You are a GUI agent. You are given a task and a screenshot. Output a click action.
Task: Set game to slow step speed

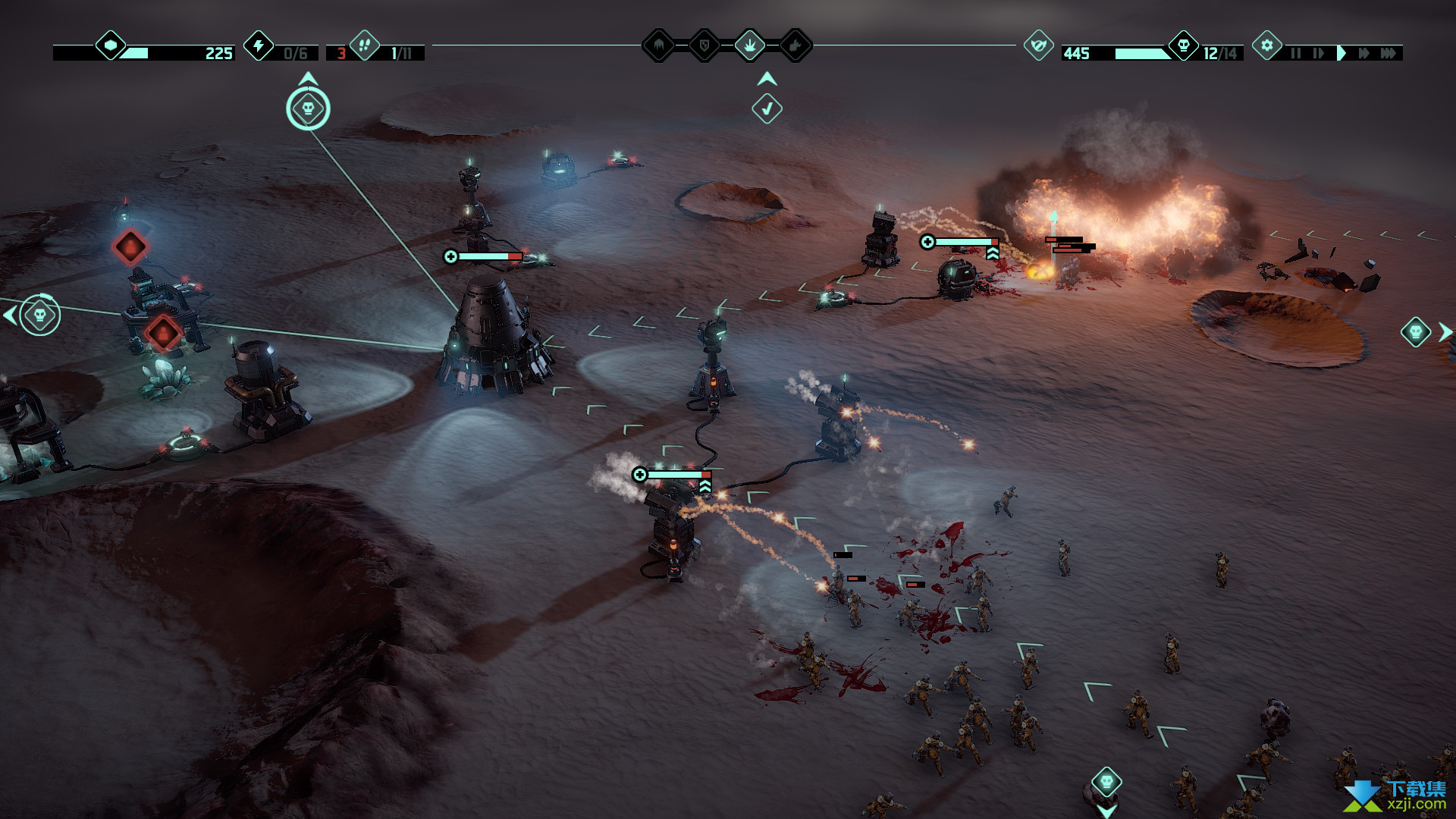1318,53
